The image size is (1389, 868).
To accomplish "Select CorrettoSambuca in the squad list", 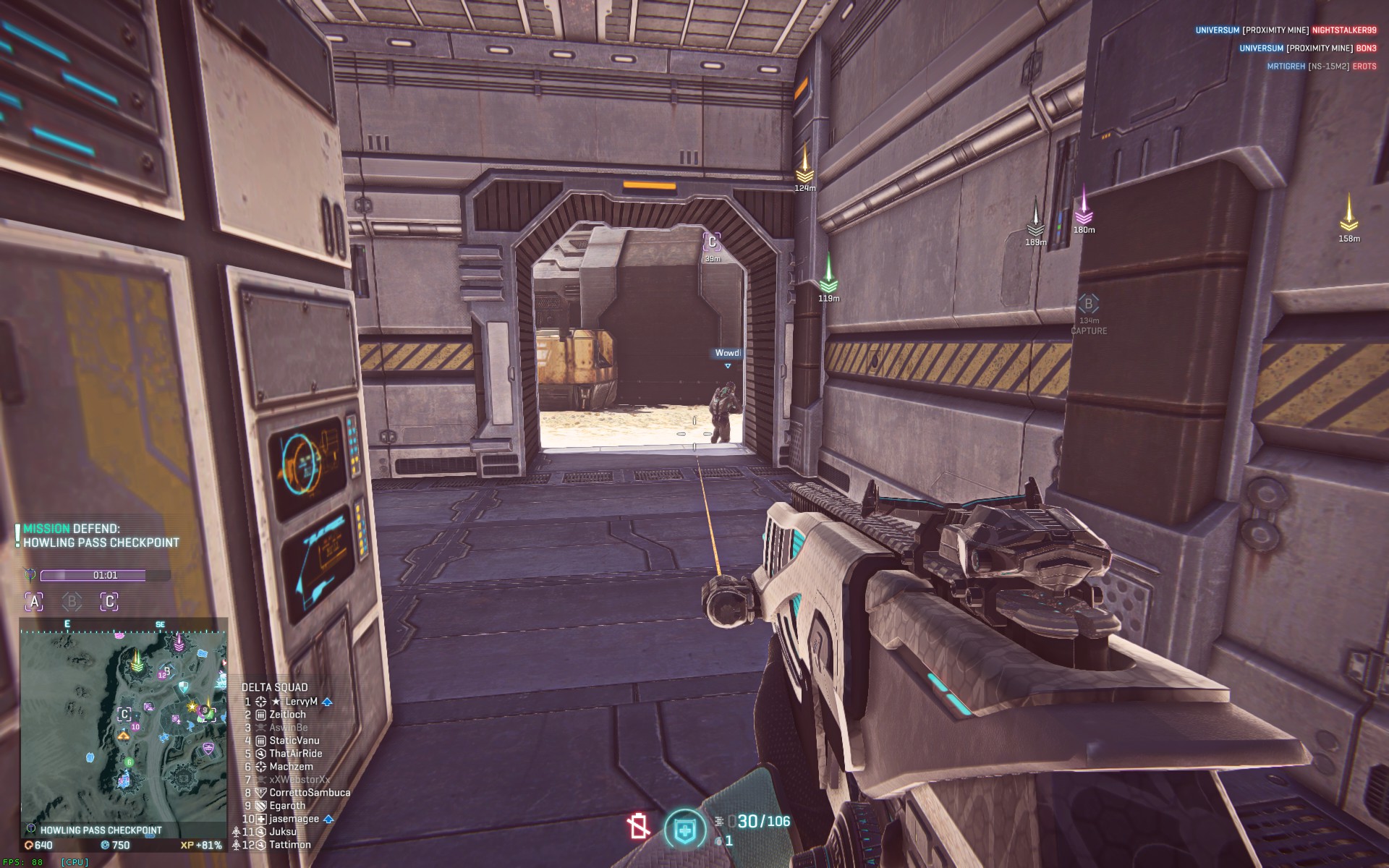I will (309, 793).
